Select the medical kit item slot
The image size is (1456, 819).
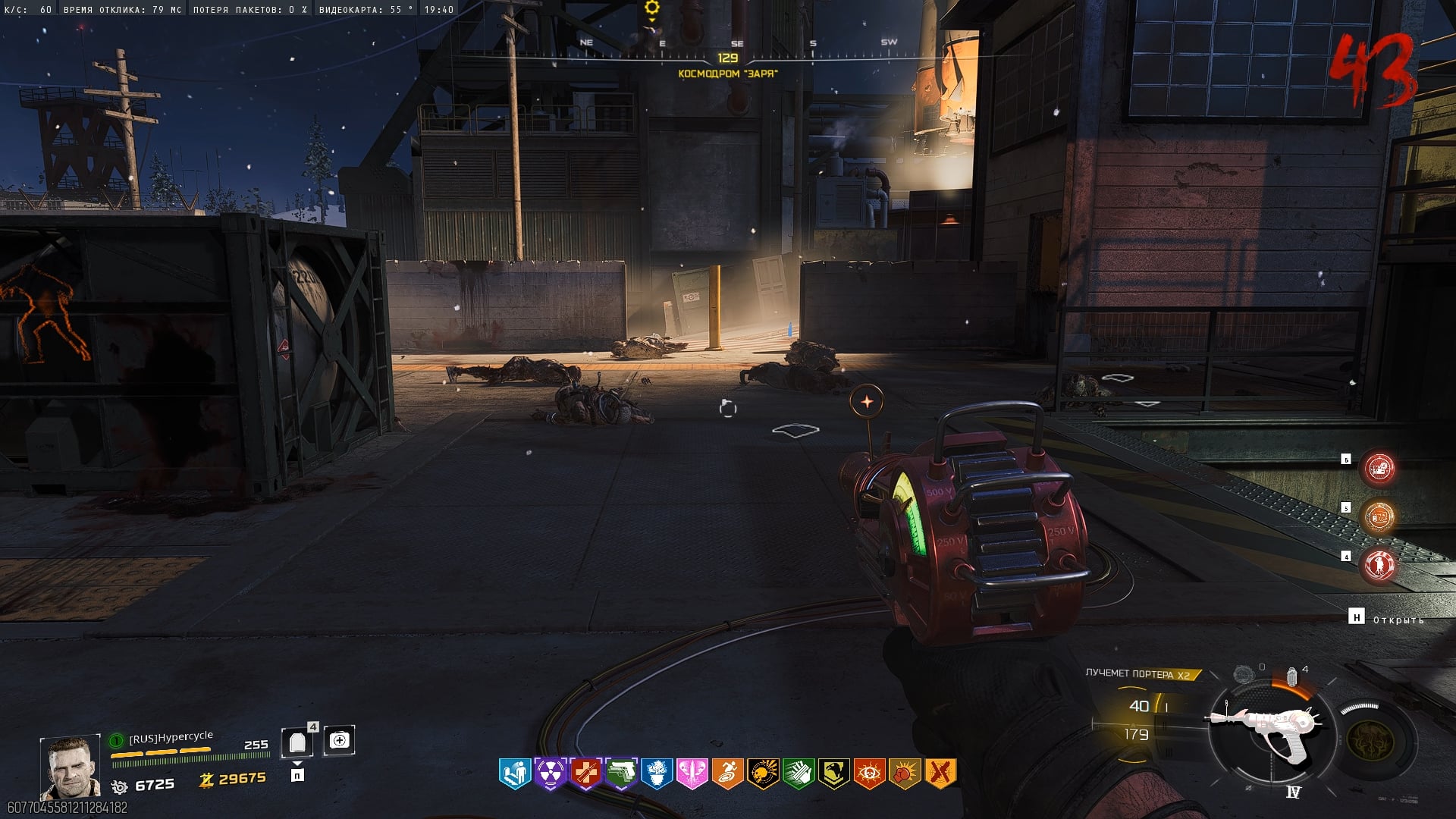339,740
